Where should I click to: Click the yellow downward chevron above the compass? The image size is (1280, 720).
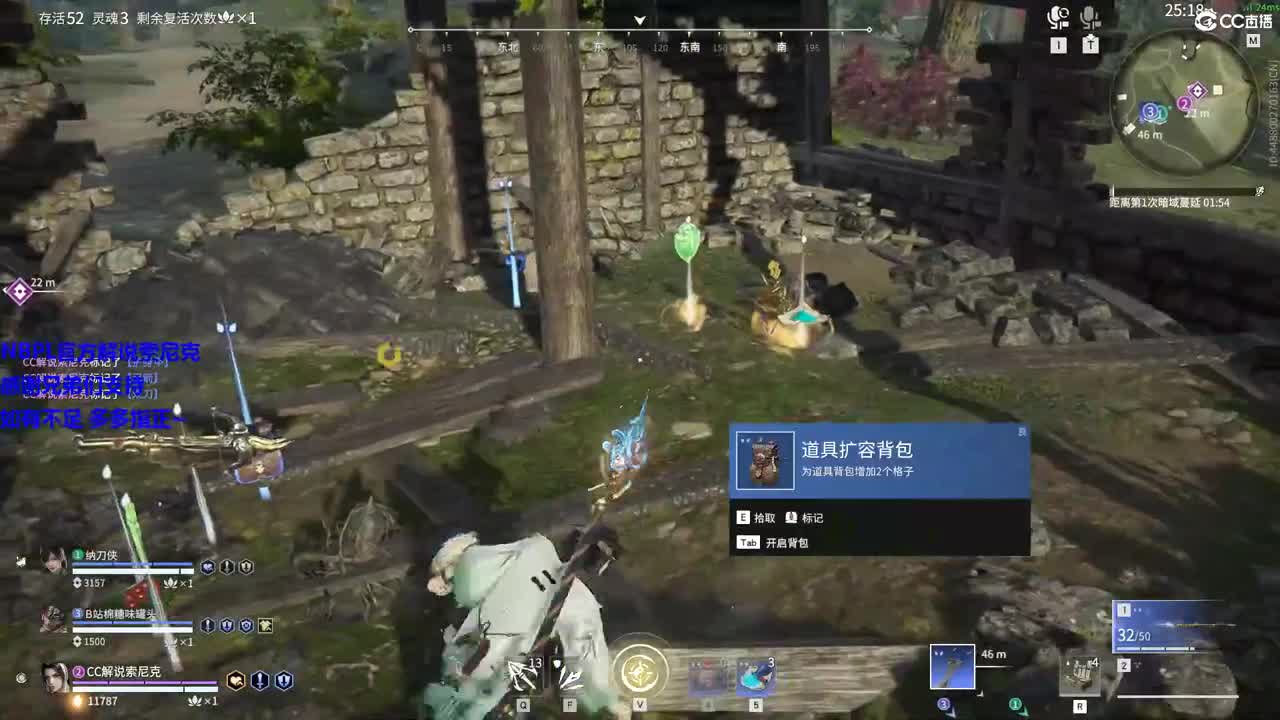click(637, 18)
